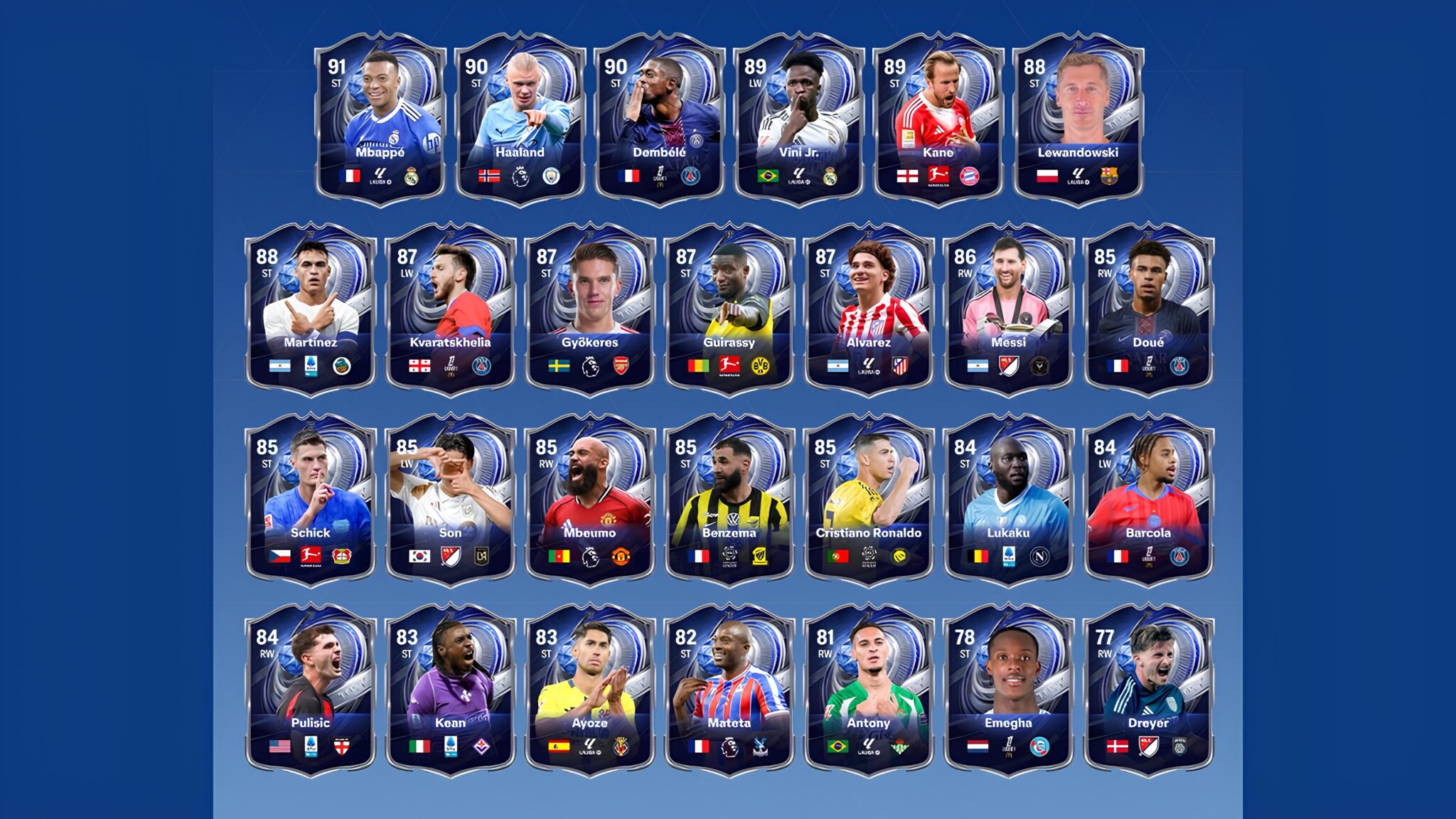Screen dimensions: 1456x819
Task: Click the Atlético Madrid badge on Alvarez's card
Action: click(x=900, y=367)
